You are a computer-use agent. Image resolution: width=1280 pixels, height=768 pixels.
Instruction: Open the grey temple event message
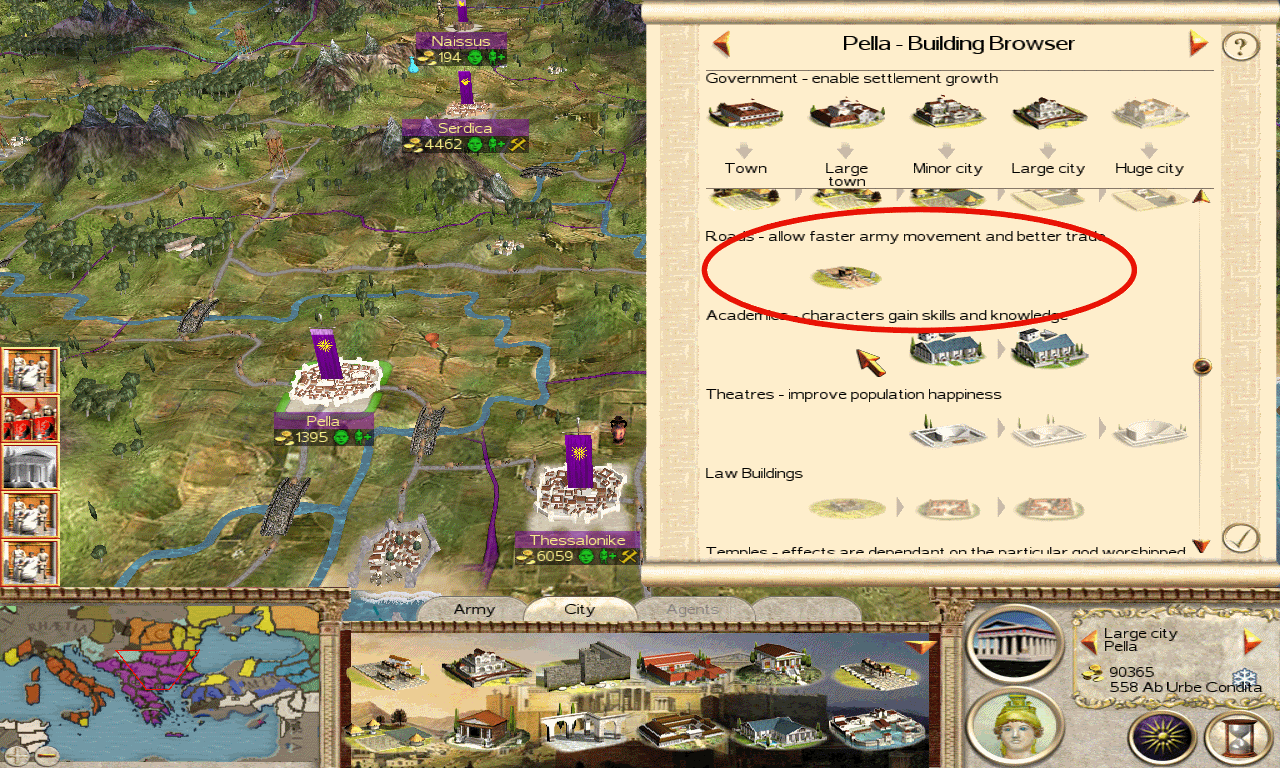point(29,466)
